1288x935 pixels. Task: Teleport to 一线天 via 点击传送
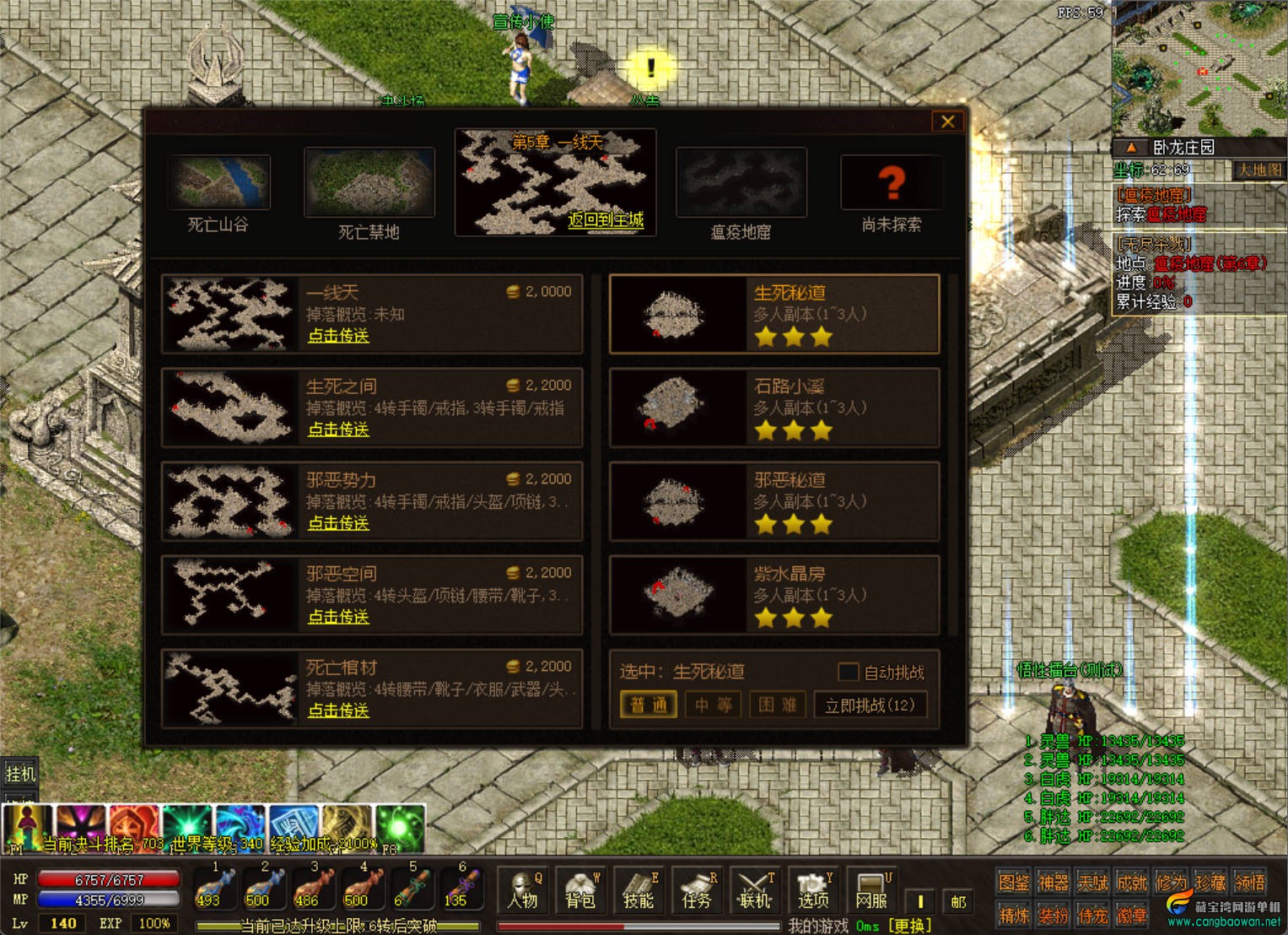point(338,336)
